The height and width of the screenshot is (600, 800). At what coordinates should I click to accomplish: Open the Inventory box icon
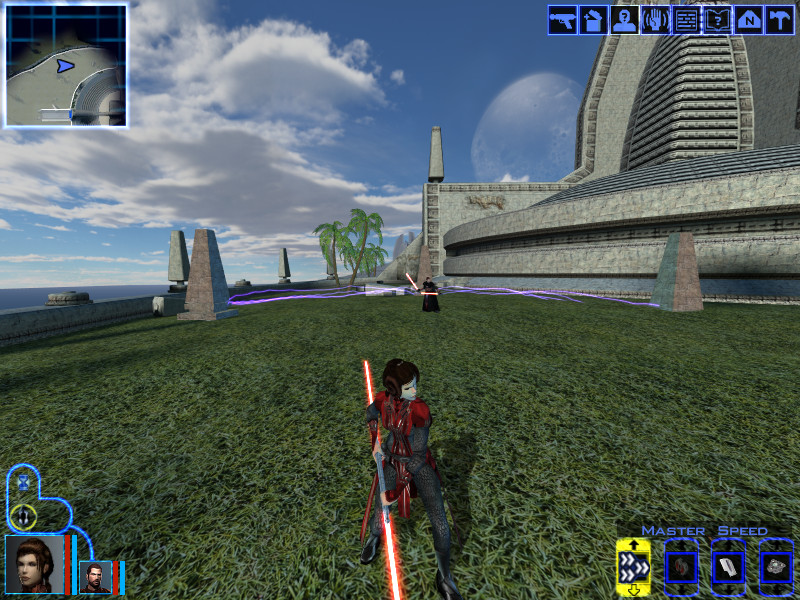pos(594,21)
